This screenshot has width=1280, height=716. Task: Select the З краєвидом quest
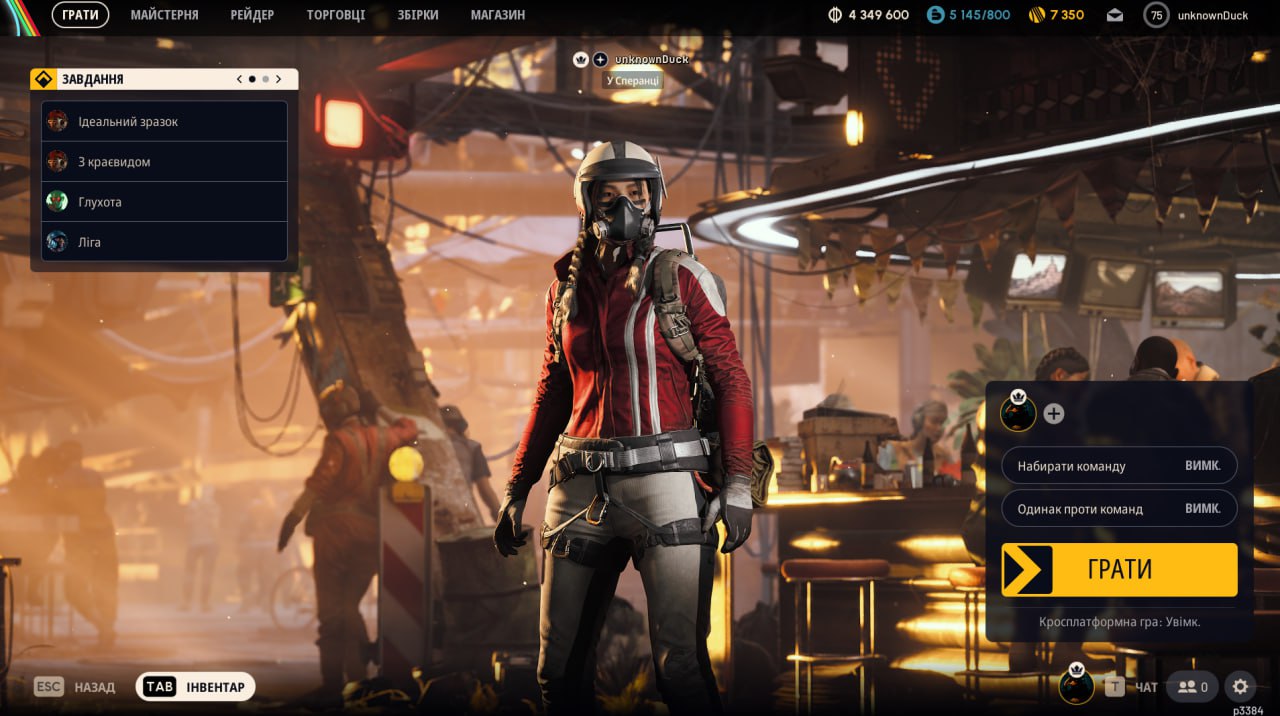coord(164,162)
